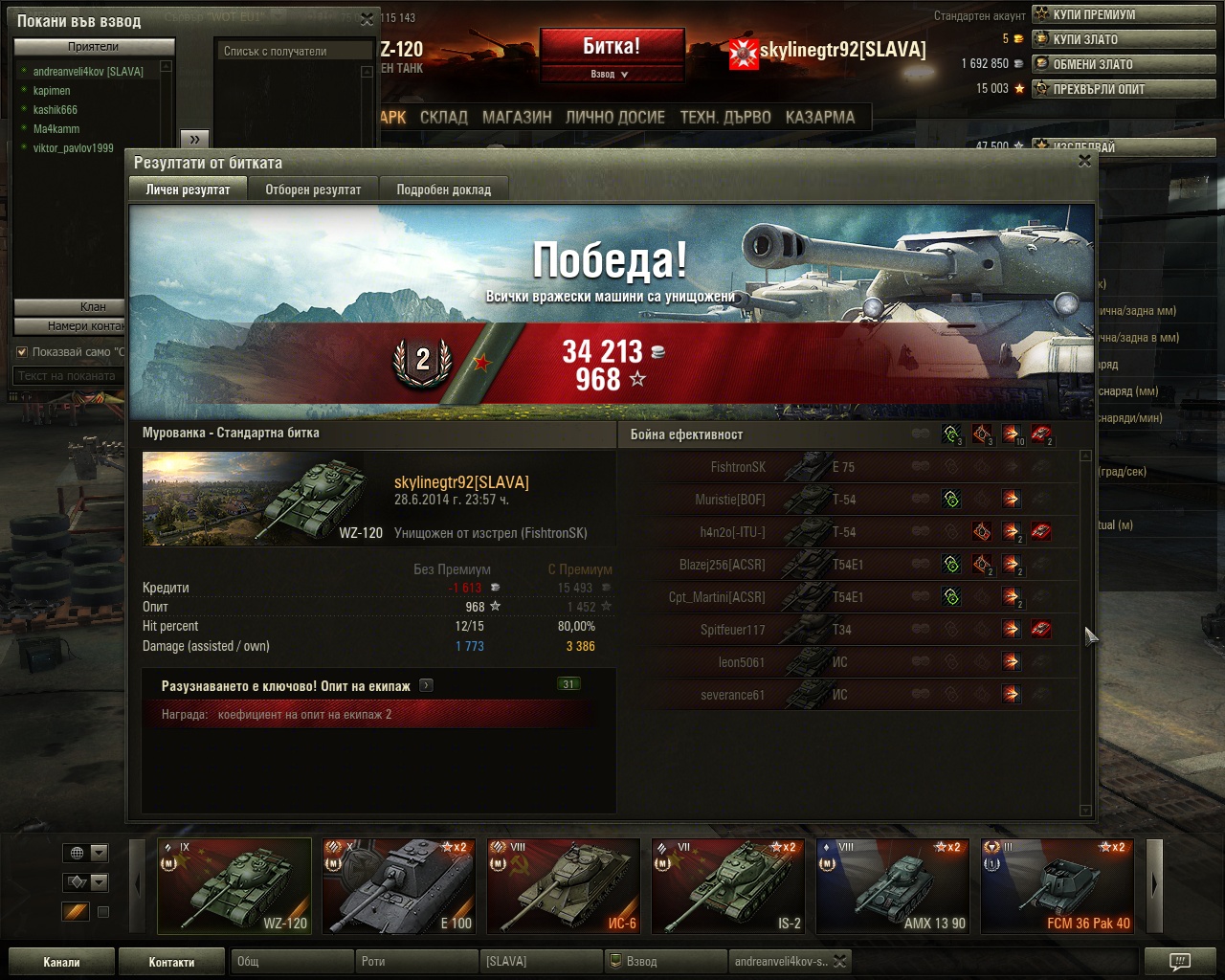Go to the МАГАЗИН shop

[517, 118]
